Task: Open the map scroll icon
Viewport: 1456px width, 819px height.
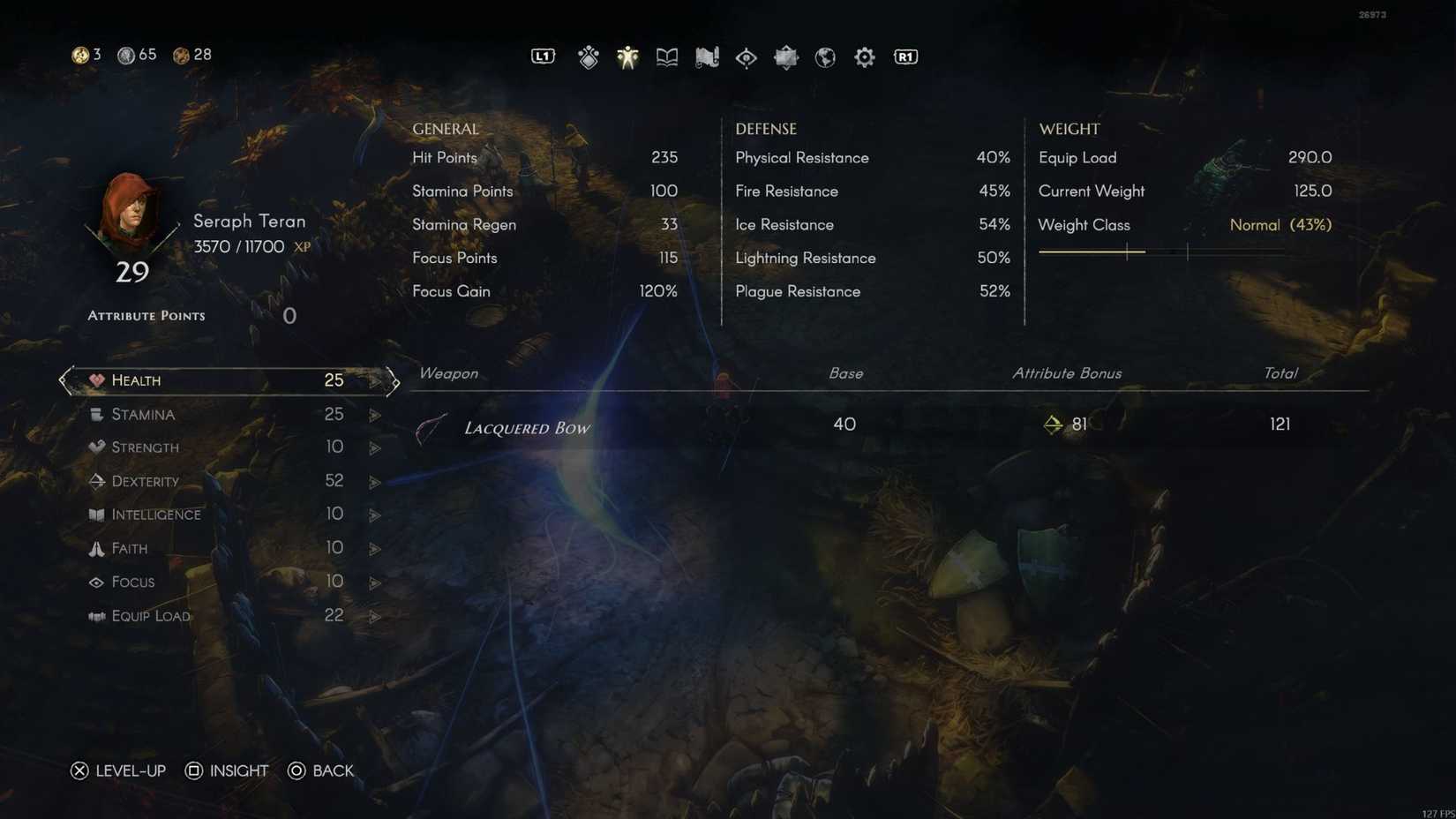Action: click(x=706, y=56)
